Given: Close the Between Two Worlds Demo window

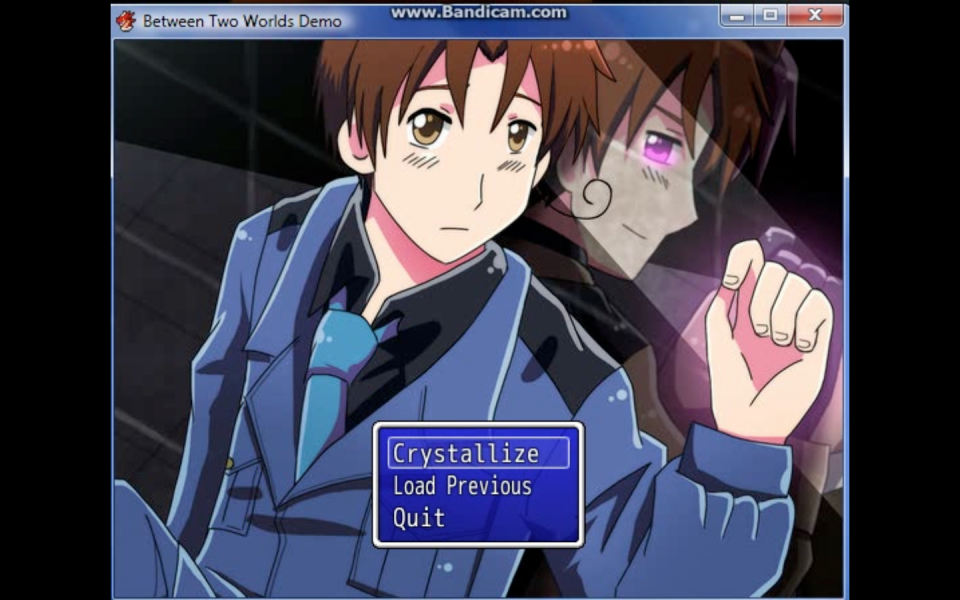Looking at the screenshot, I should click(x=815, y=16).
